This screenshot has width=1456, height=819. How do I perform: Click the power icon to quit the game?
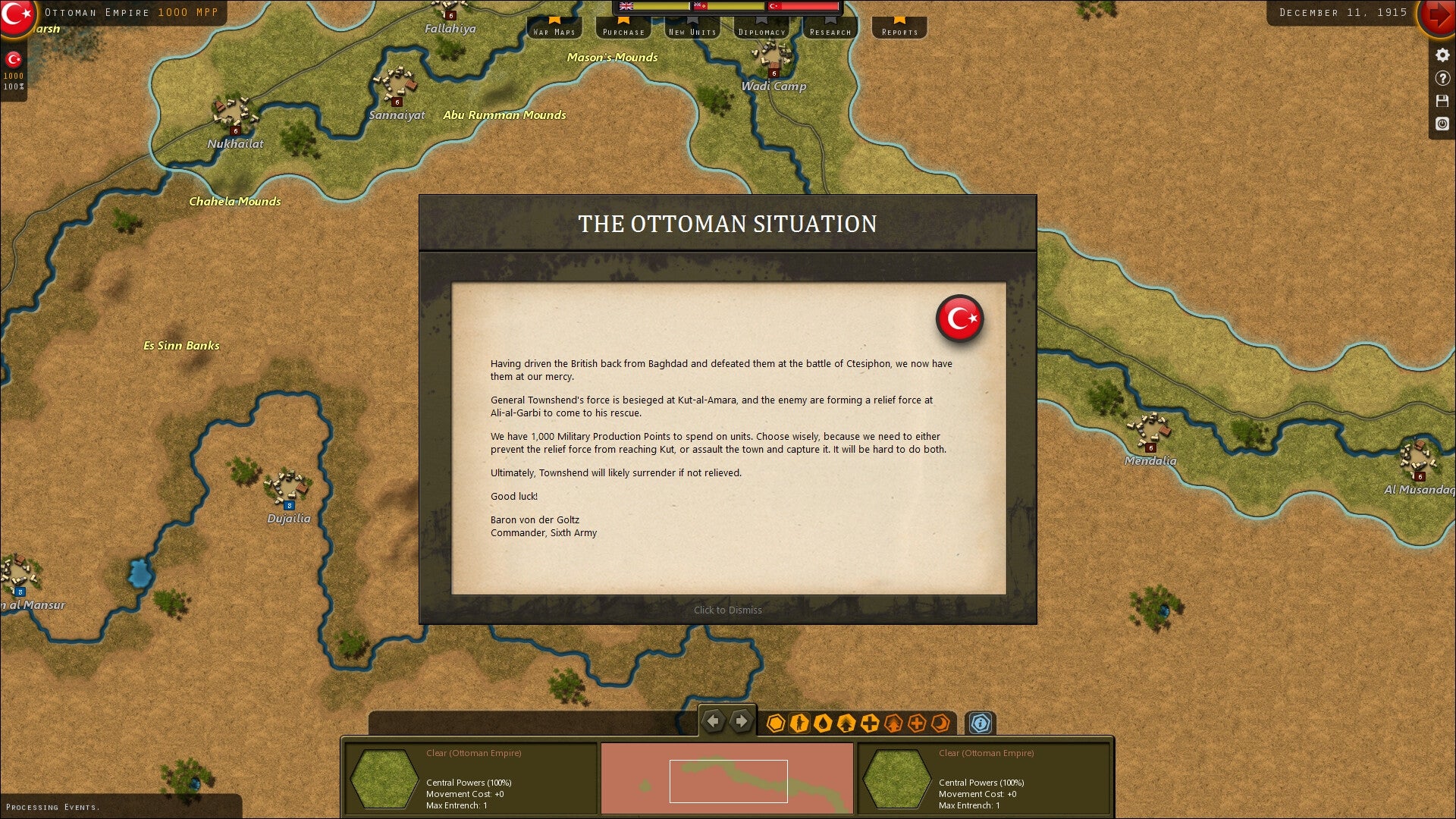pos(1442,124)
